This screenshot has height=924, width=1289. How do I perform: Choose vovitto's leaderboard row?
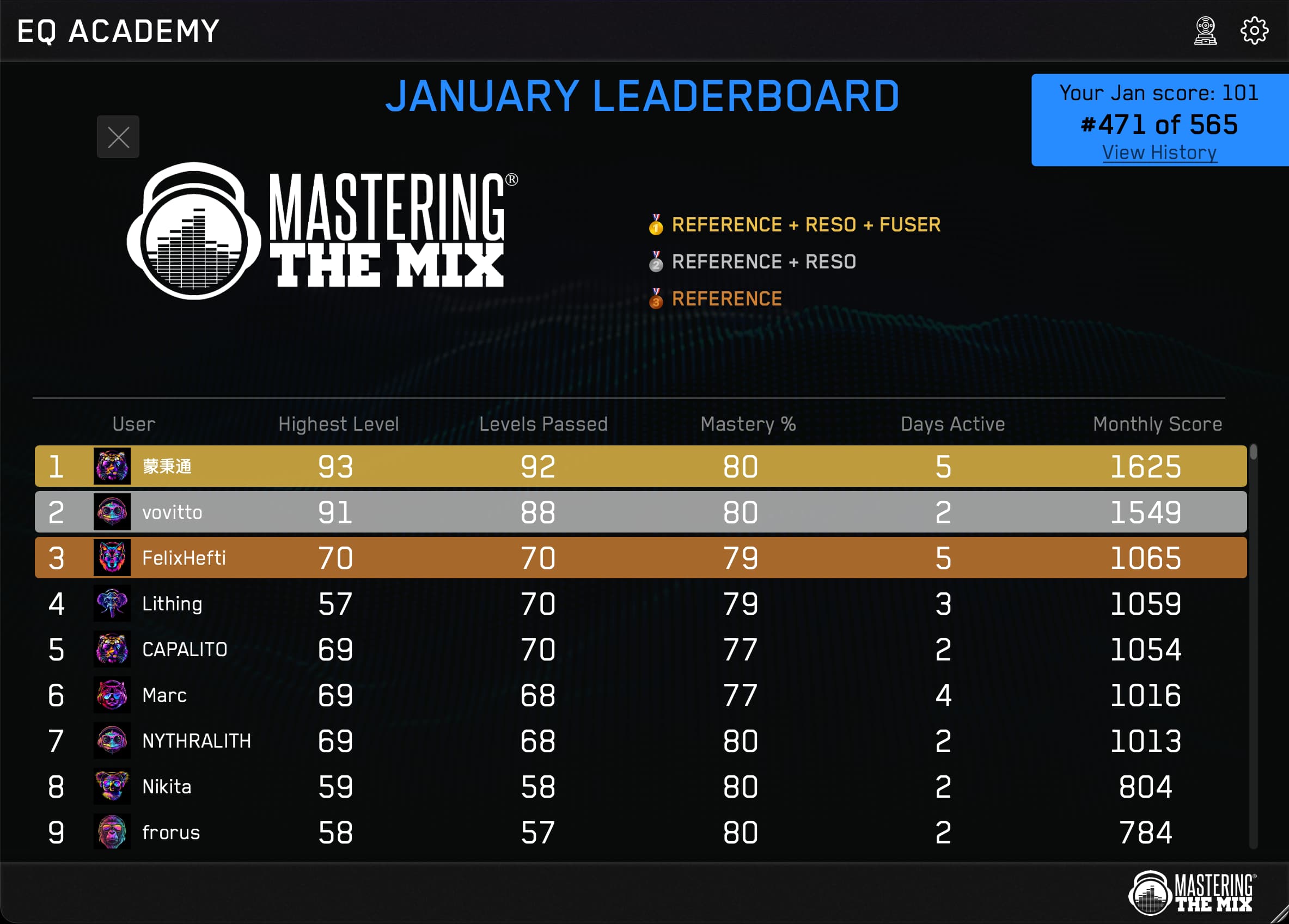click(x=640, y=512)
